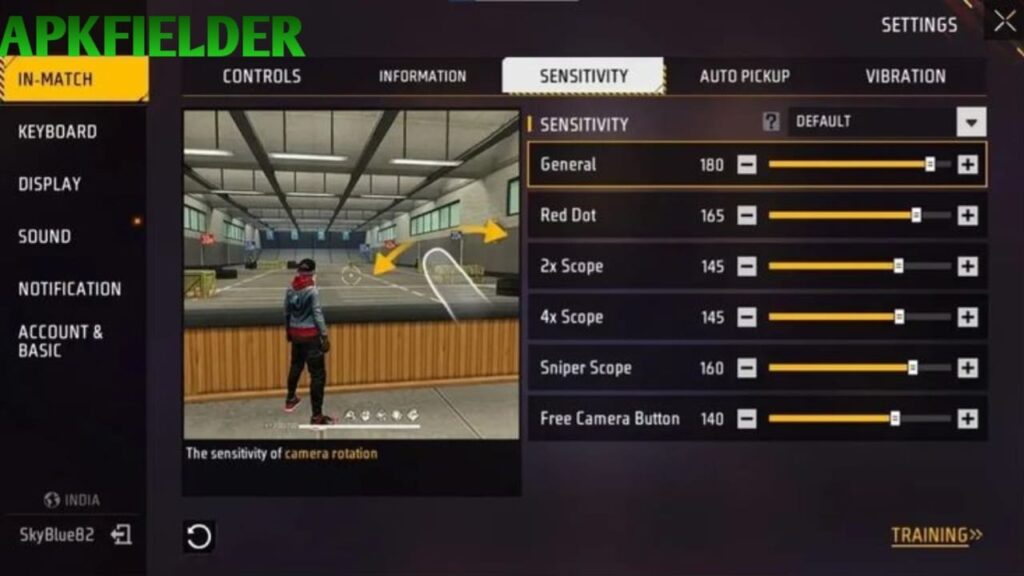
Task: Open the Controls tab
Action: (261, 76)
